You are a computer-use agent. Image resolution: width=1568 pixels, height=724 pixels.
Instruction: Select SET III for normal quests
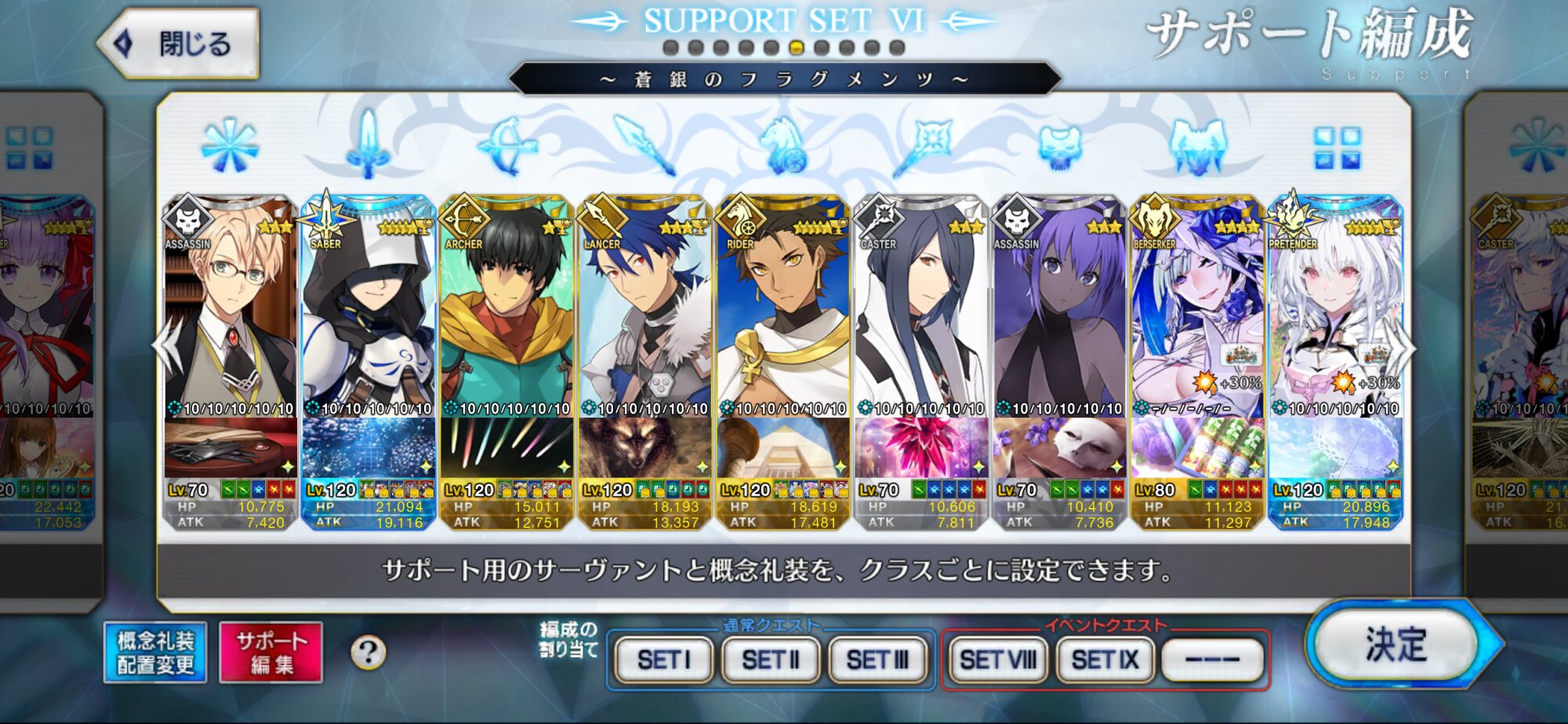[877, 660]
